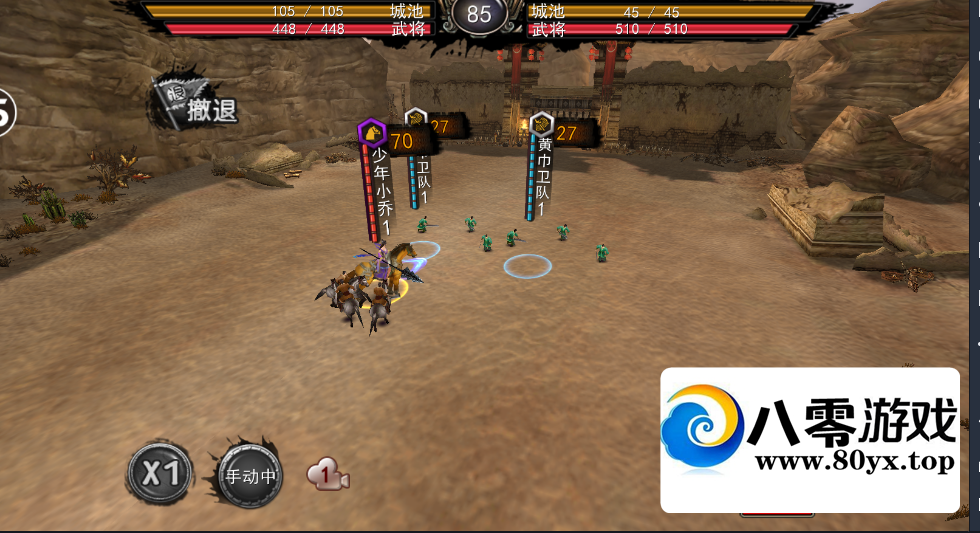Image resolution: width=980 pixels, height=533 pixels.
Task: Toggle the 手动中 manual control button
Action: 249,476
